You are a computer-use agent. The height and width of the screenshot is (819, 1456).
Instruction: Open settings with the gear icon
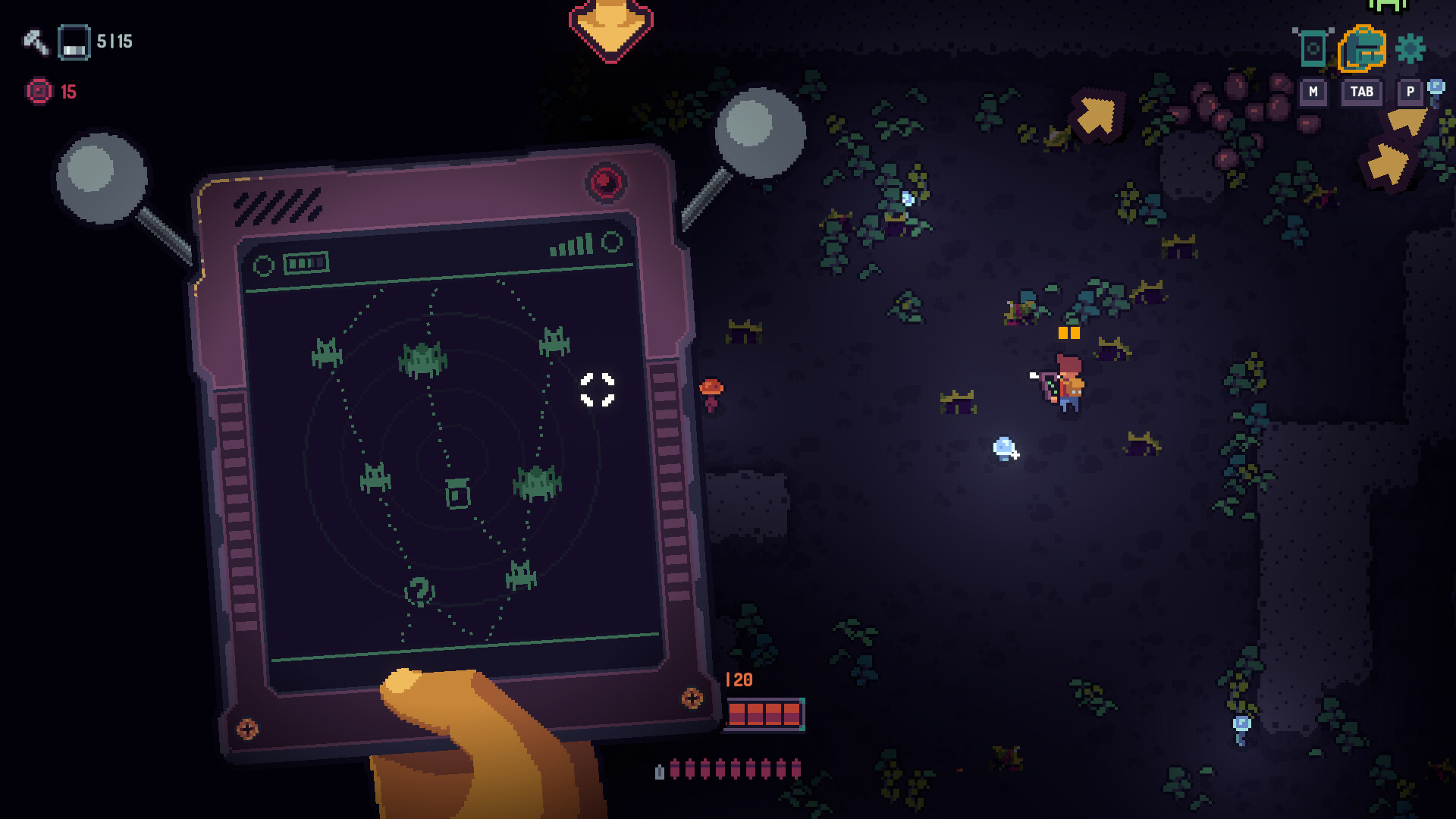click(1410, 49)
